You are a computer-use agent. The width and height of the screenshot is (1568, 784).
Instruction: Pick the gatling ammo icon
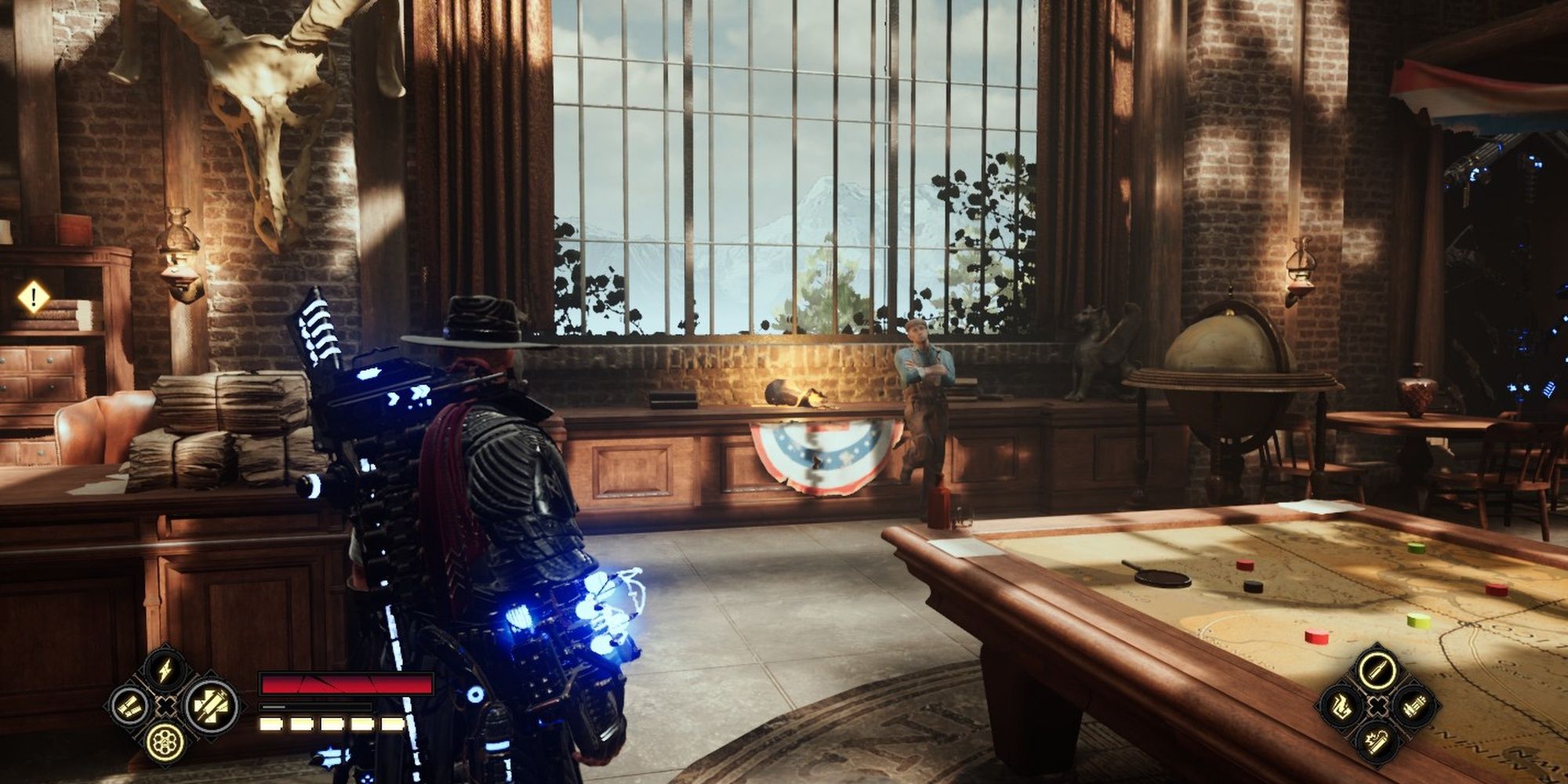(x=1414, y=705)
